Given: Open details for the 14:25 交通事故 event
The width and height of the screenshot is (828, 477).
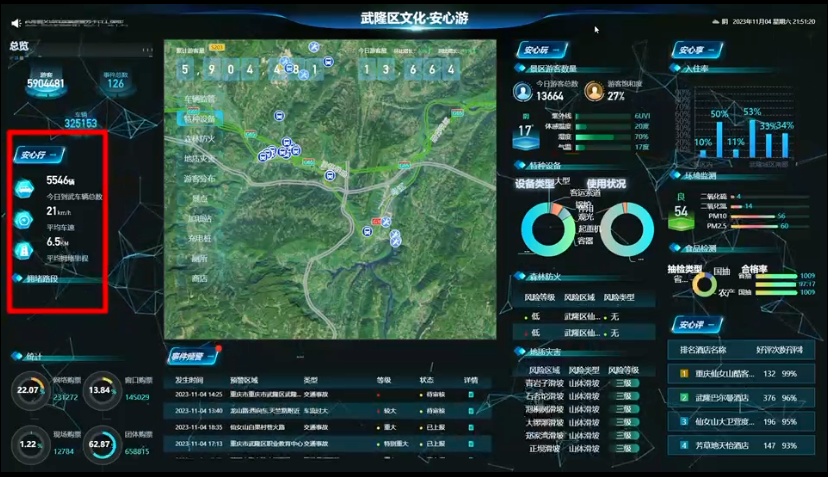Looking at the screenshot, I should [471, 396].
